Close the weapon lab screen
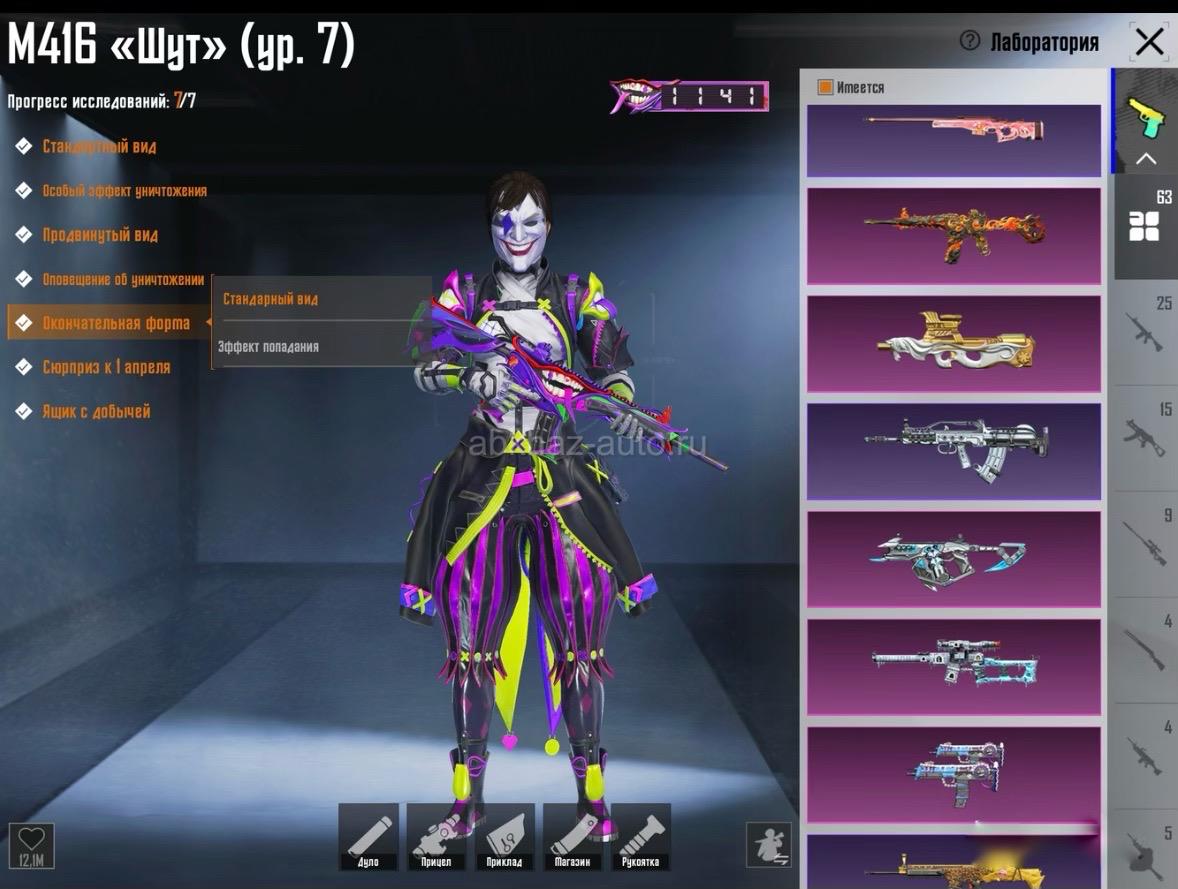The width and height of the screenshot is (1178, 889). (1150, 42)
